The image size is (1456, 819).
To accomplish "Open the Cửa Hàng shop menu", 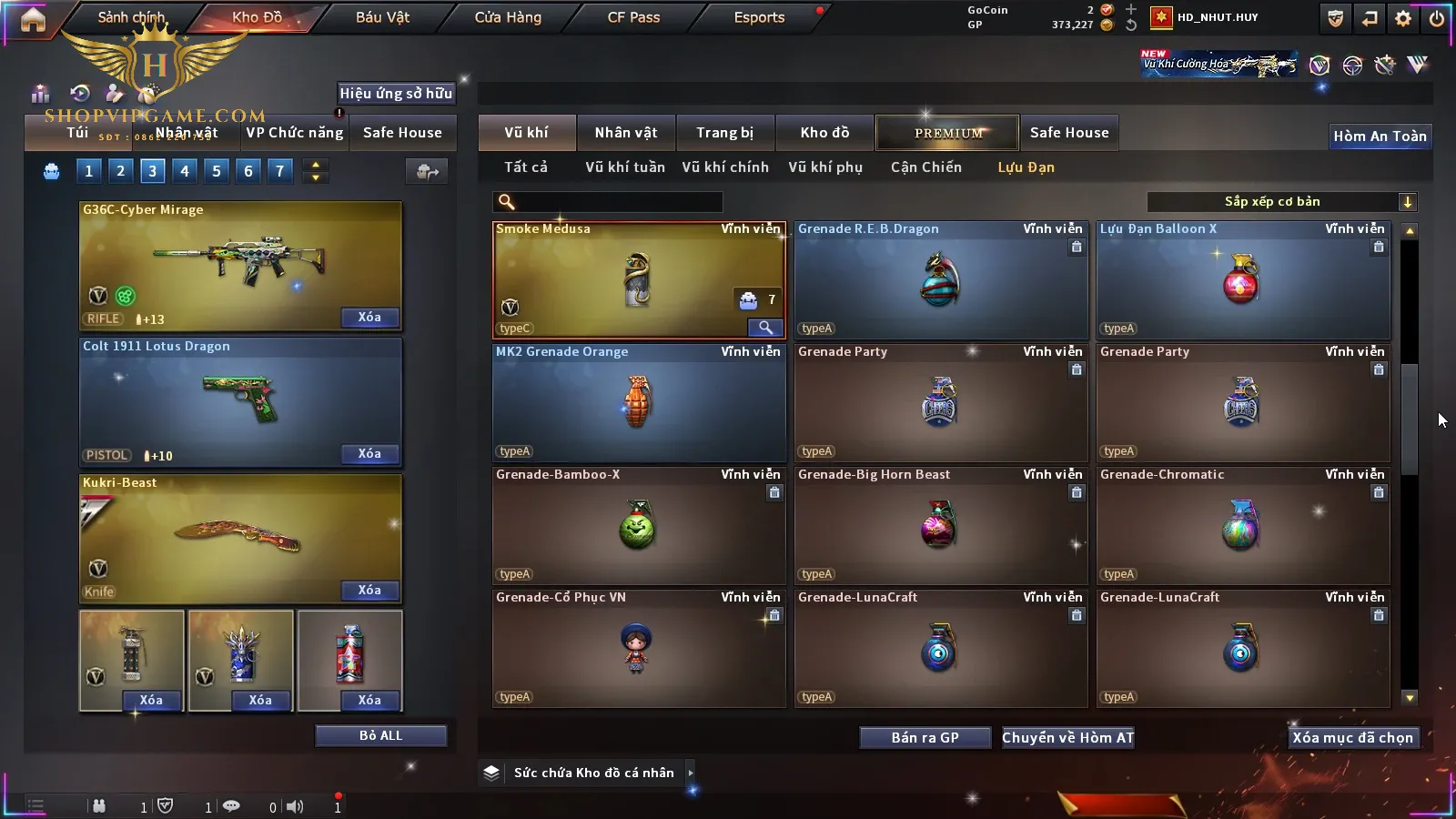I will point(508,17).
